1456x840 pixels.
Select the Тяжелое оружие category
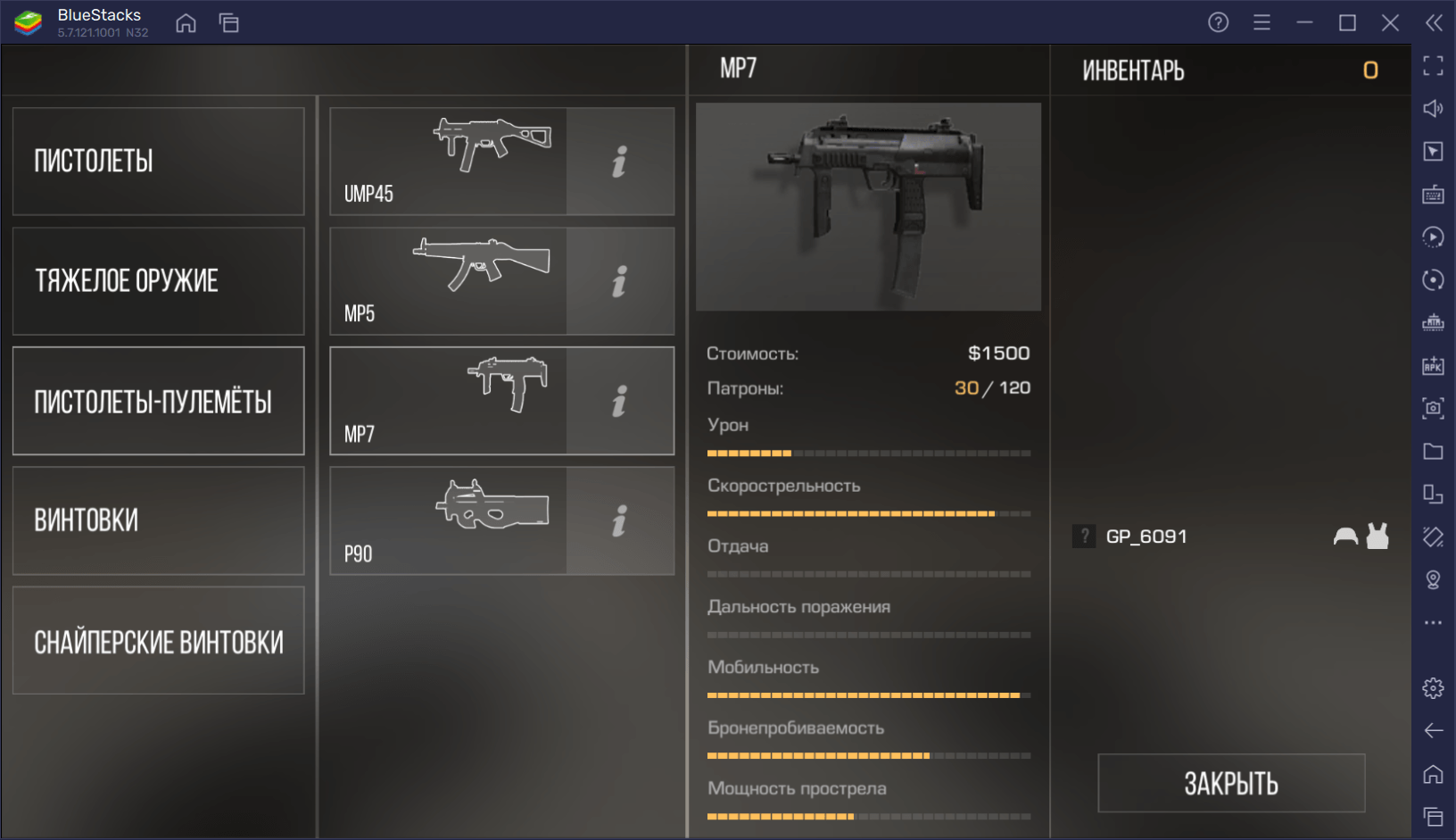pos(158,281)
